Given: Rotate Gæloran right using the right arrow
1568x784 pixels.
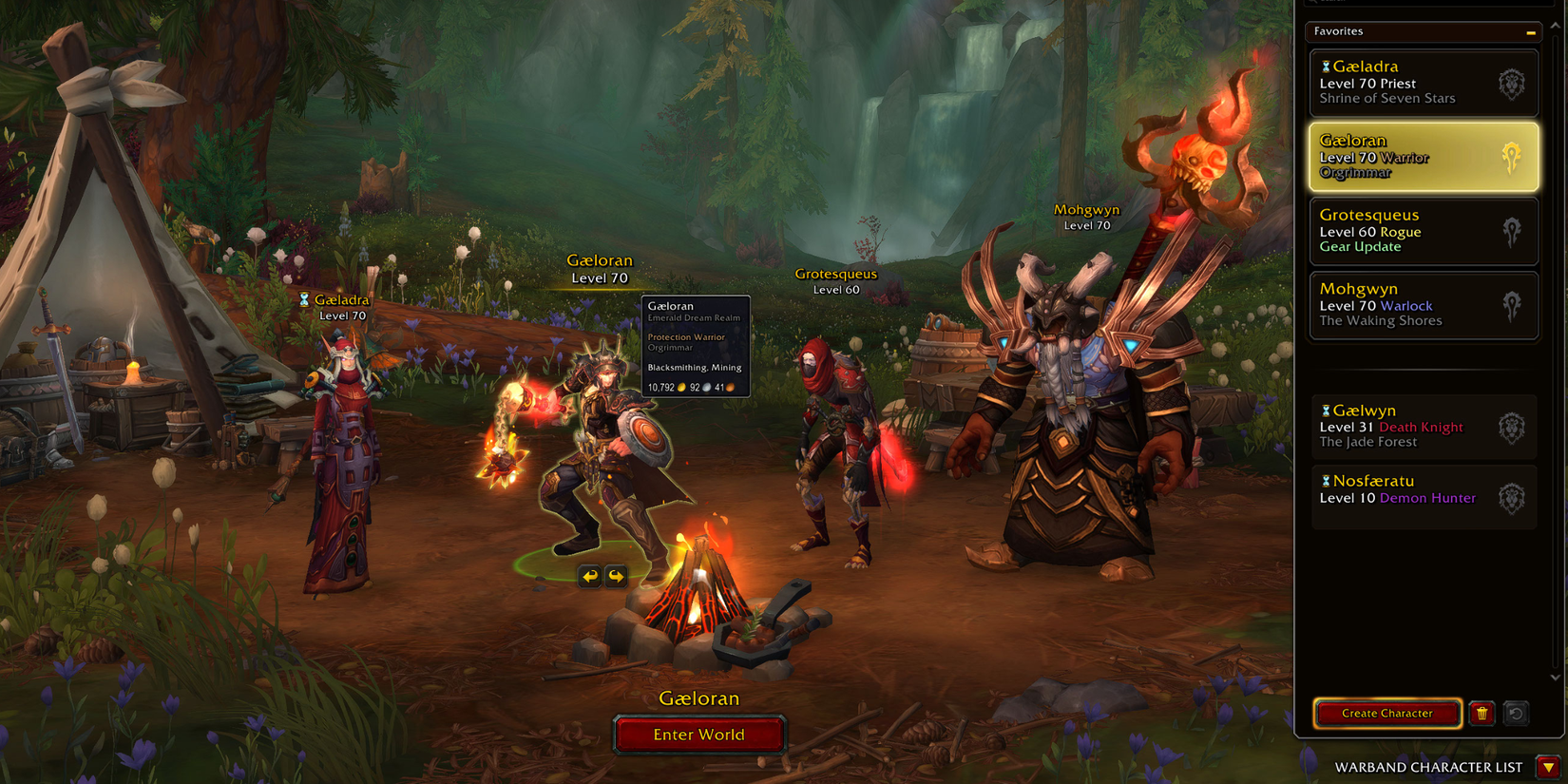Looking at the screenshot, I should click(616, 575).
